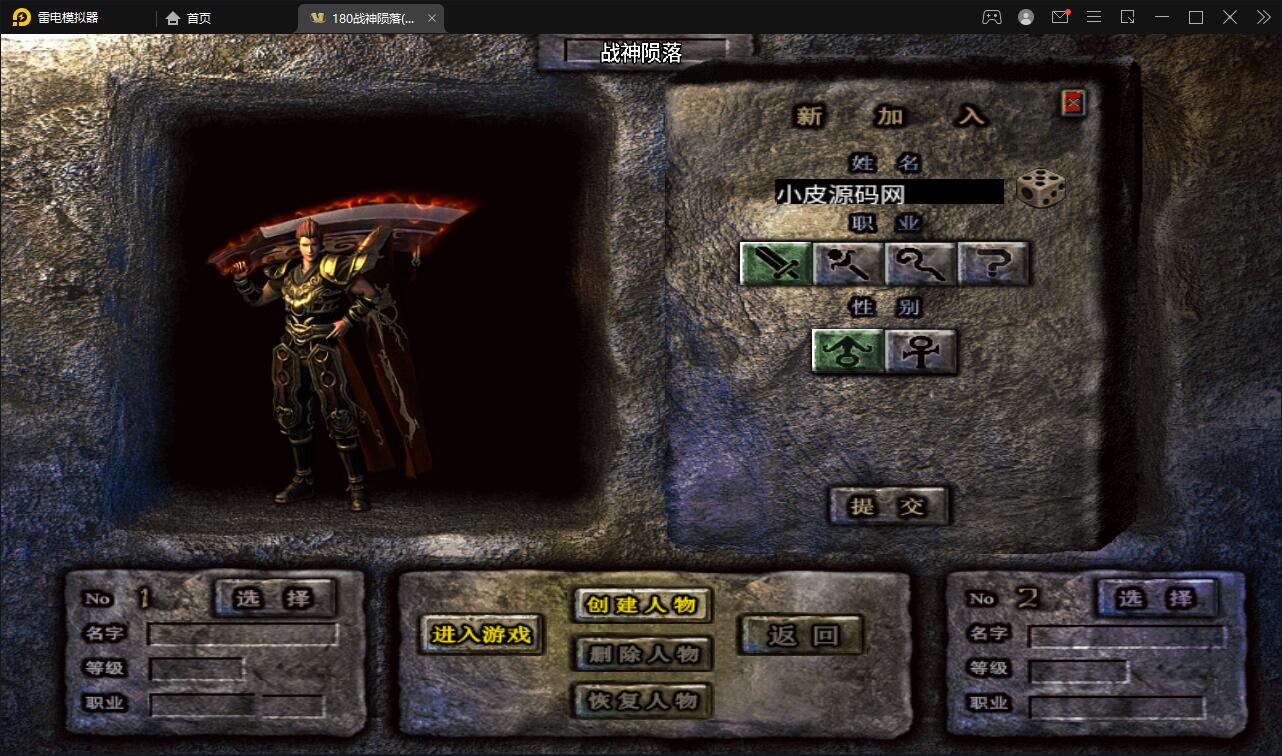Select character slot No 1
This screenshot has height=756, width=1282.
[275, 598]
